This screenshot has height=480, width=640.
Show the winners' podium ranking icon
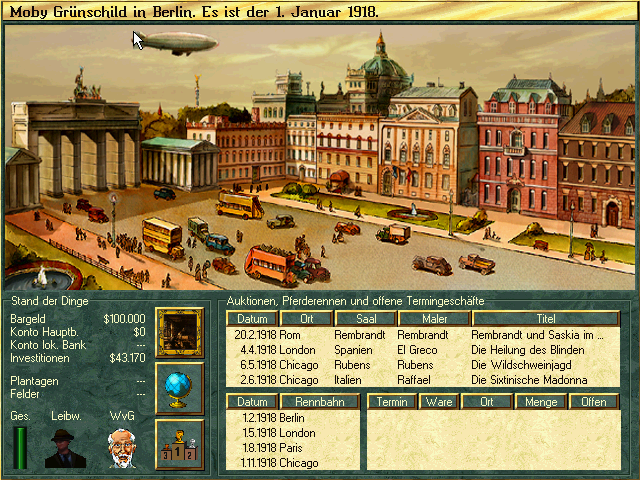pyautogui.click(x=180, y=443)
